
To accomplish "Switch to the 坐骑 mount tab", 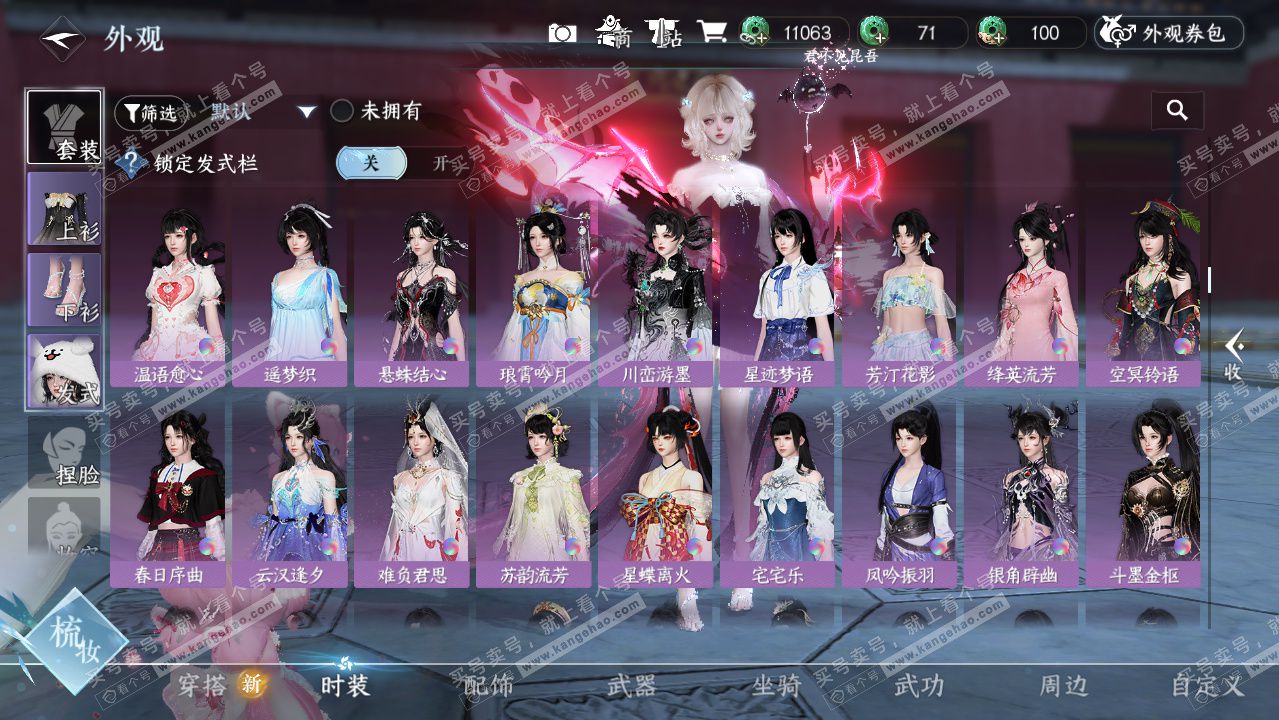I will [776, 685].
